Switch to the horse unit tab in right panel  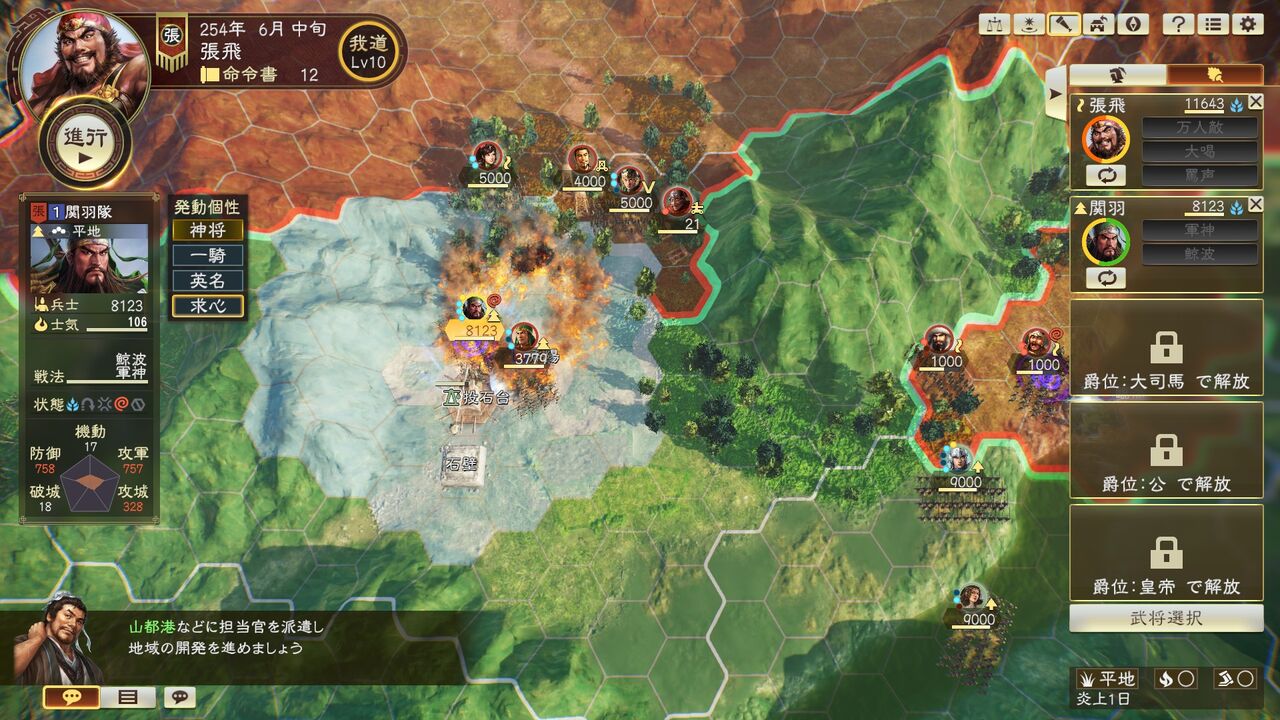click(x=1115, y=75)
